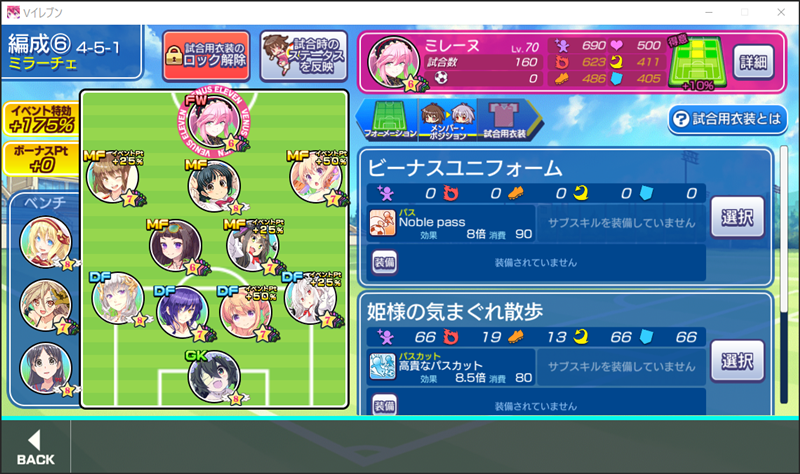Switch to the メンバー・ポジション tab
Viewport: 800px width, 474px height.
pos(447,119)
